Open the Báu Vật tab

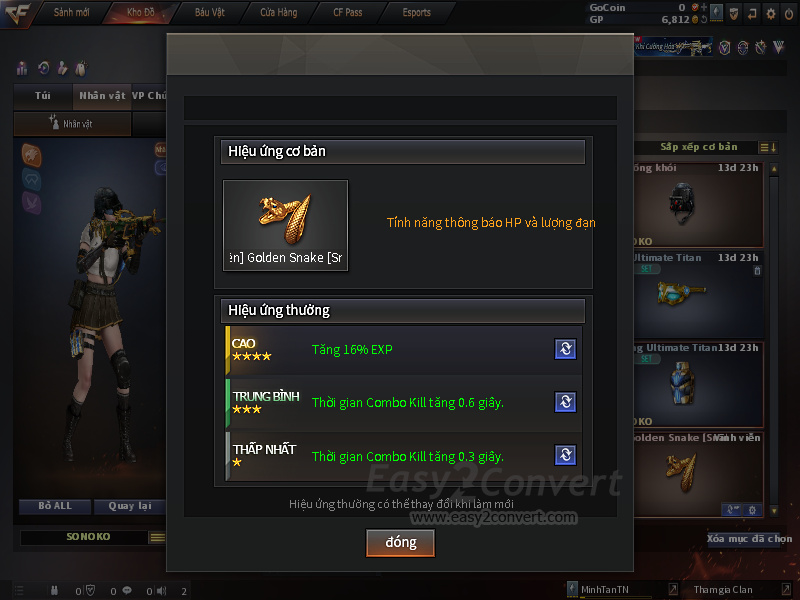pyautogui.click(x=209, y=13)
